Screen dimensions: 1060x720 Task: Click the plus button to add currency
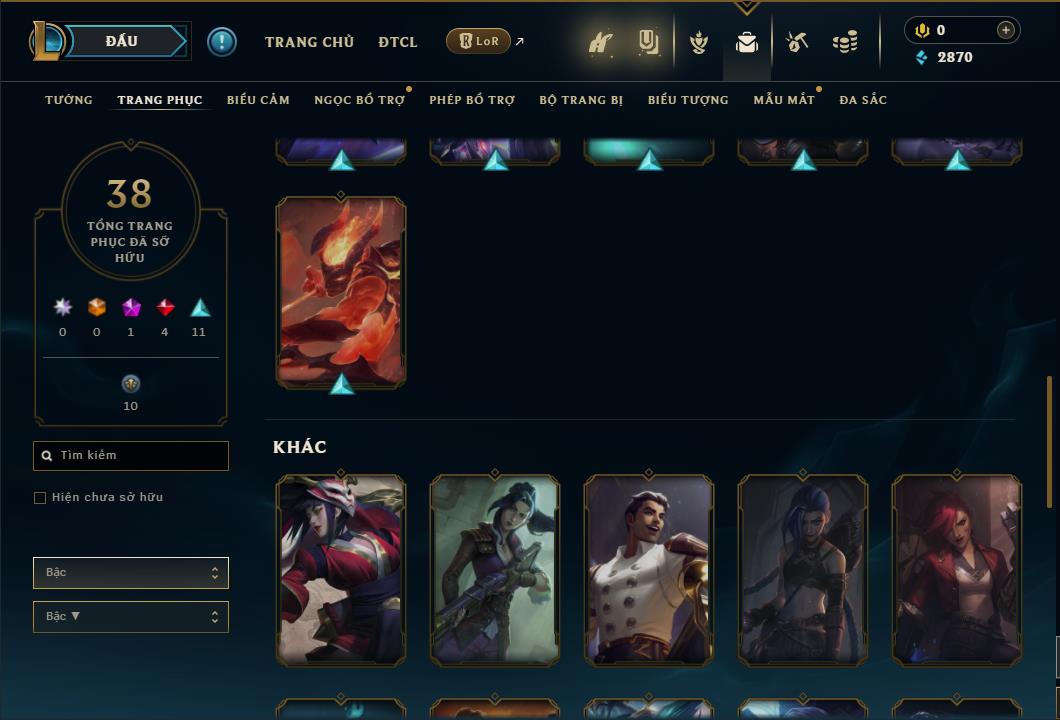(1005, 30)
